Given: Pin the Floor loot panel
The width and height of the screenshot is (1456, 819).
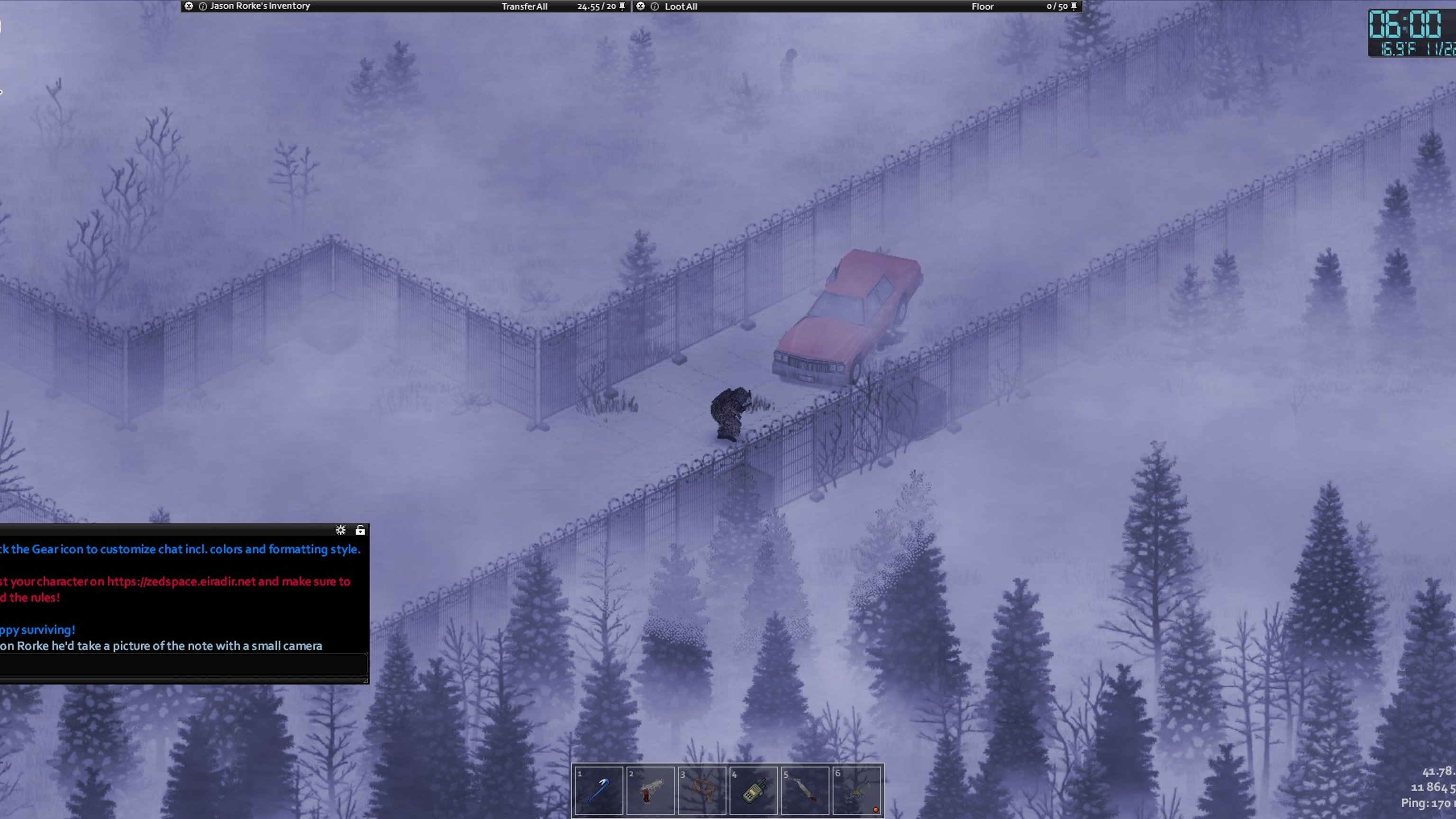Looking at the screenshot, I should pos(1074,6).
